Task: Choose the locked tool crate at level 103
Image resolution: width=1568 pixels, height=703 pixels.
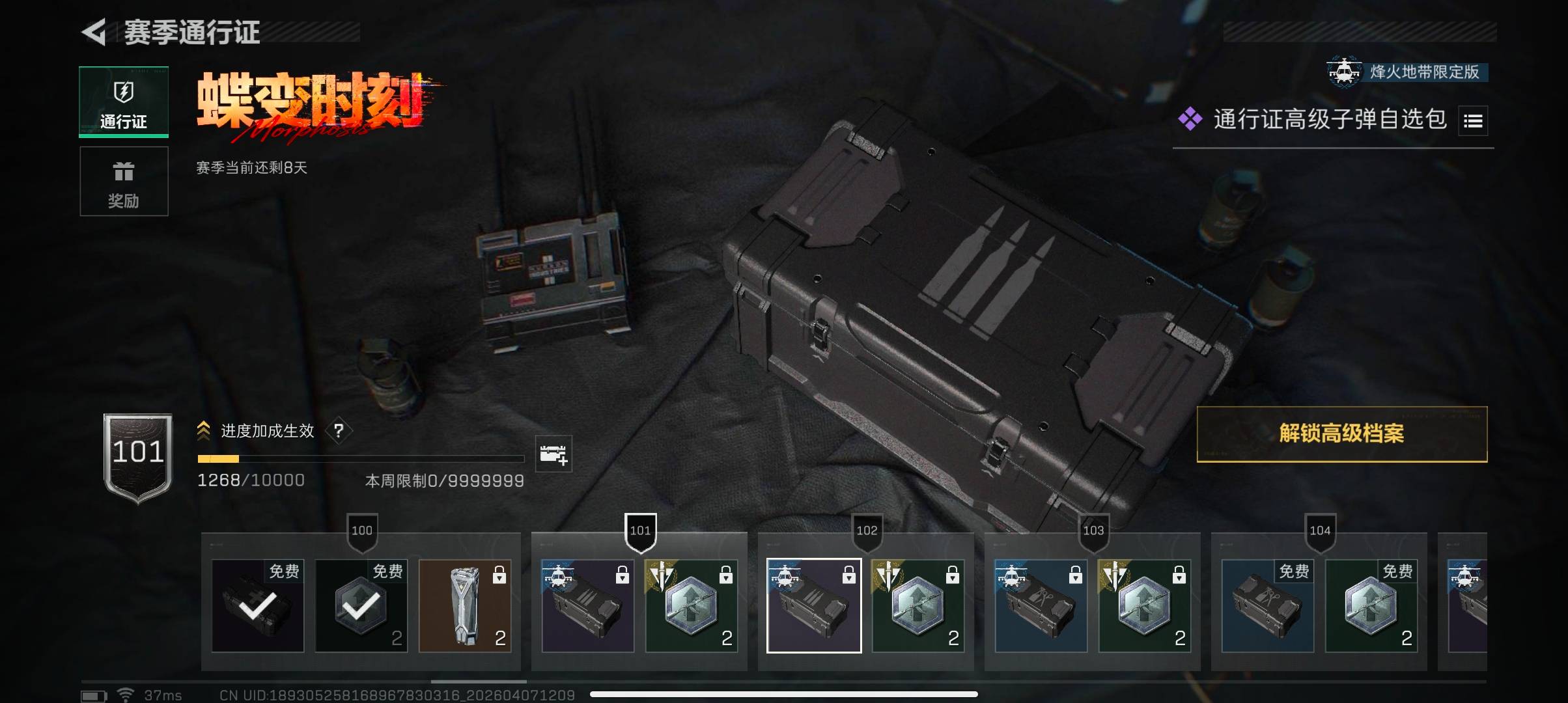Action: [1041, 606]
